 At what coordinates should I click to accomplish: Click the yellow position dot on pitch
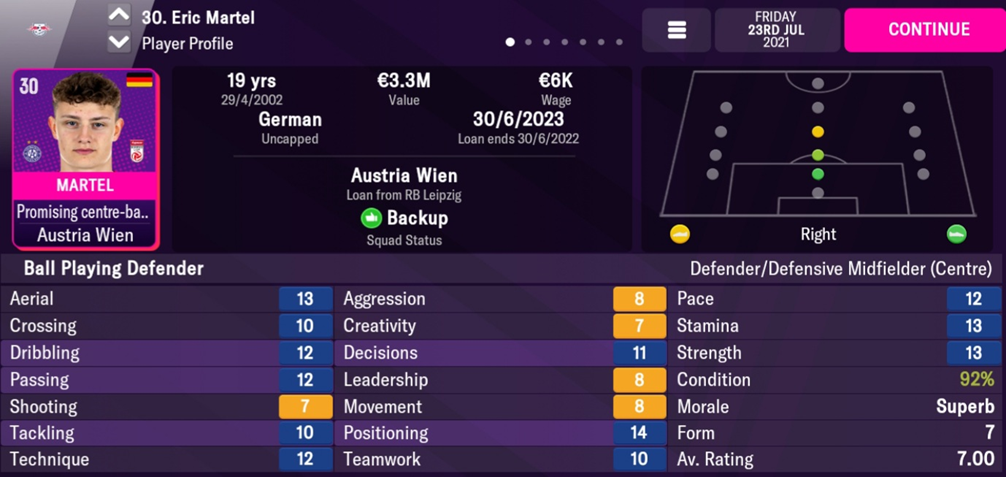(818, 132)
